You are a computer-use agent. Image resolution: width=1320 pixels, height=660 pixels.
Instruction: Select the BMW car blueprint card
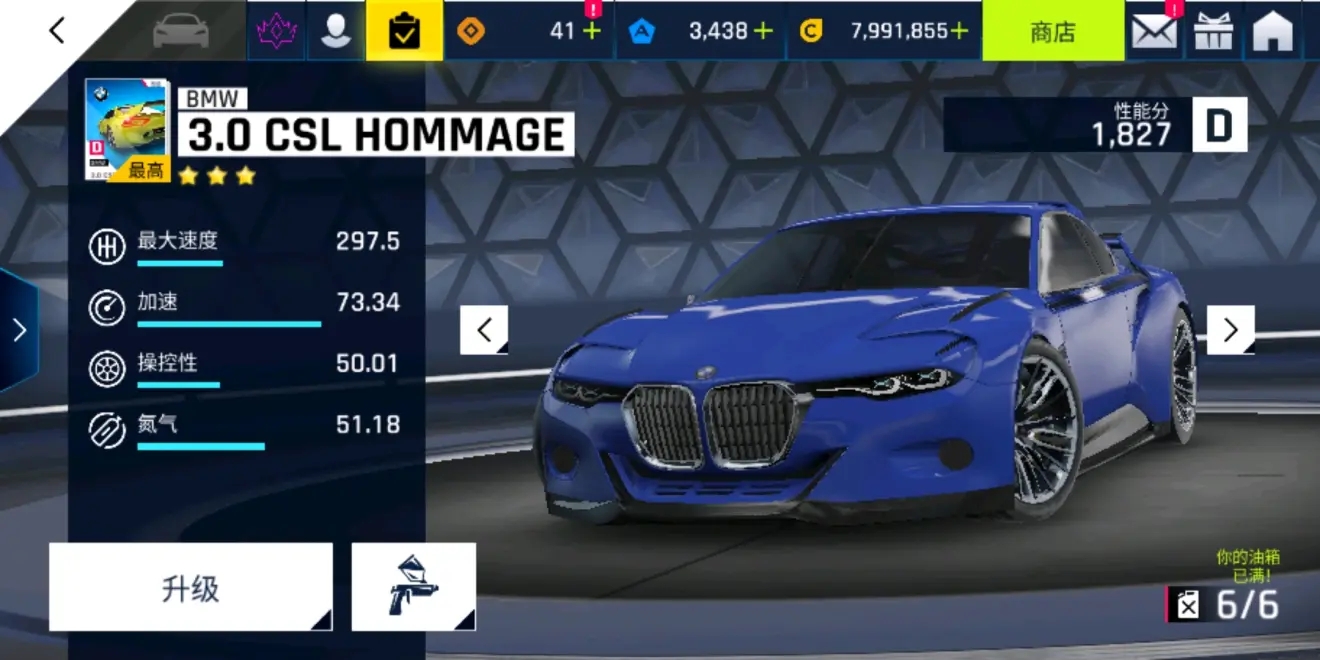(x=127, y=130)
